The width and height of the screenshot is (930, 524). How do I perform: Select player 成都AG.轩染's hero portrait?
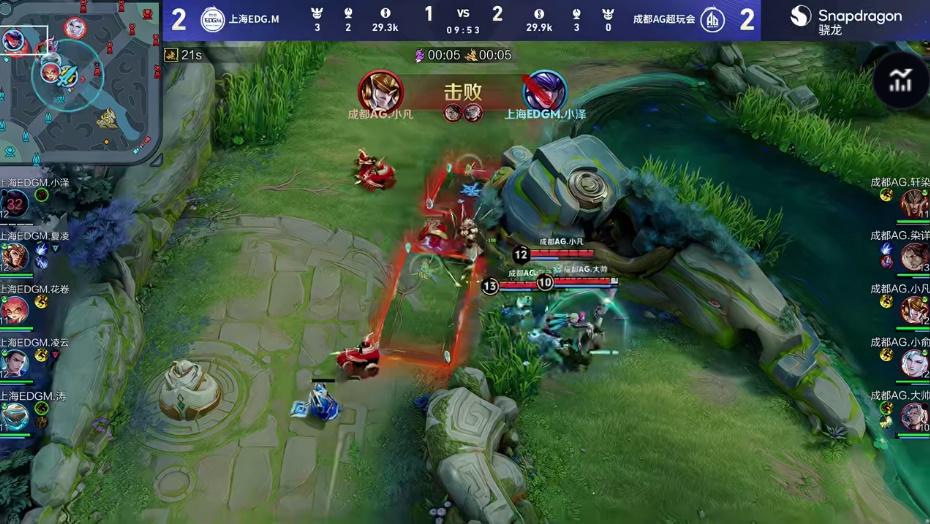(914, 204)
